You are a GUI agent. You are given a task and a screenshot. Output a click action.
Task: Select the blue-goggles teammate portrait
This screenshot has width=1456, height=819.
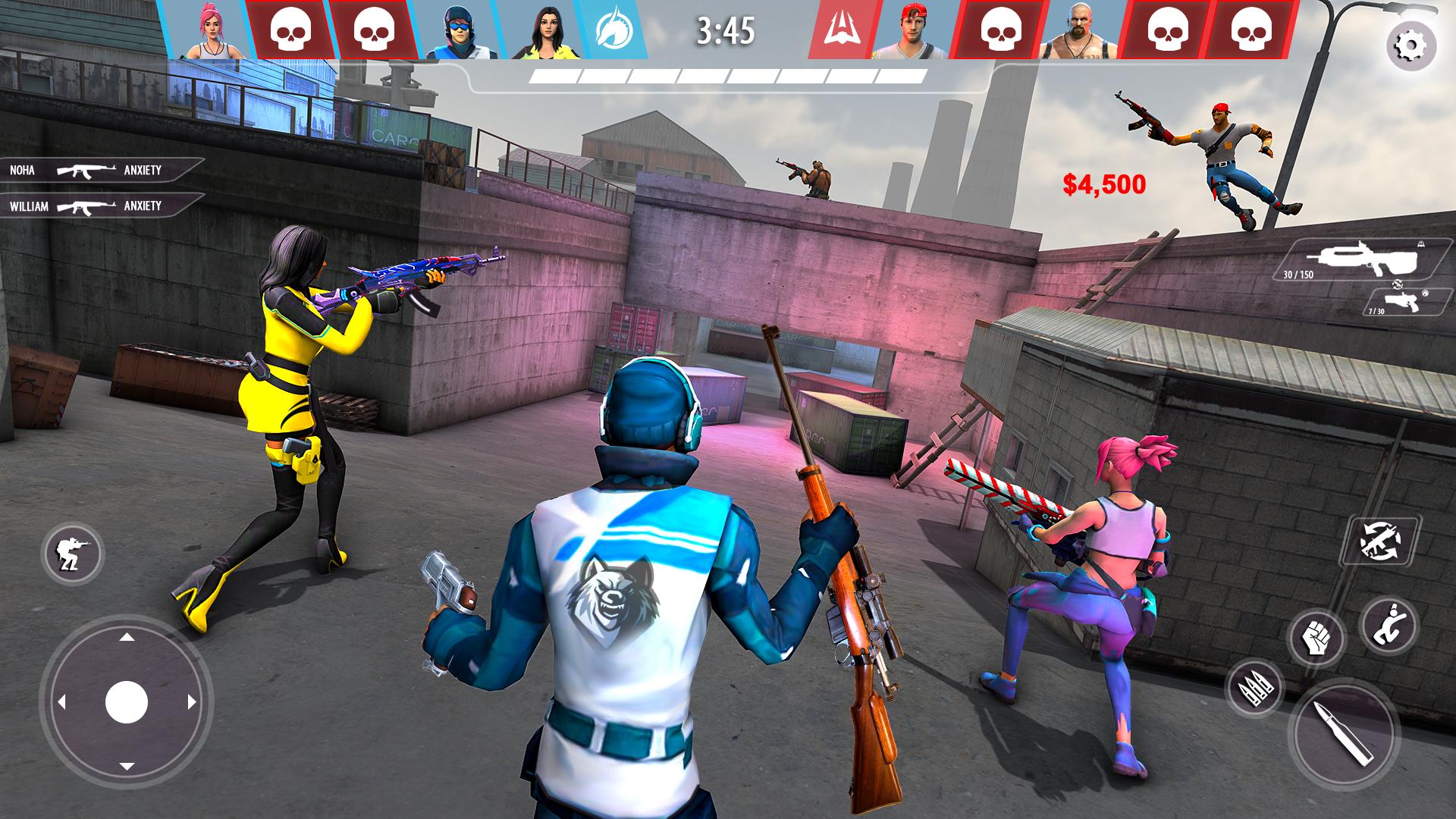(457, 30)
